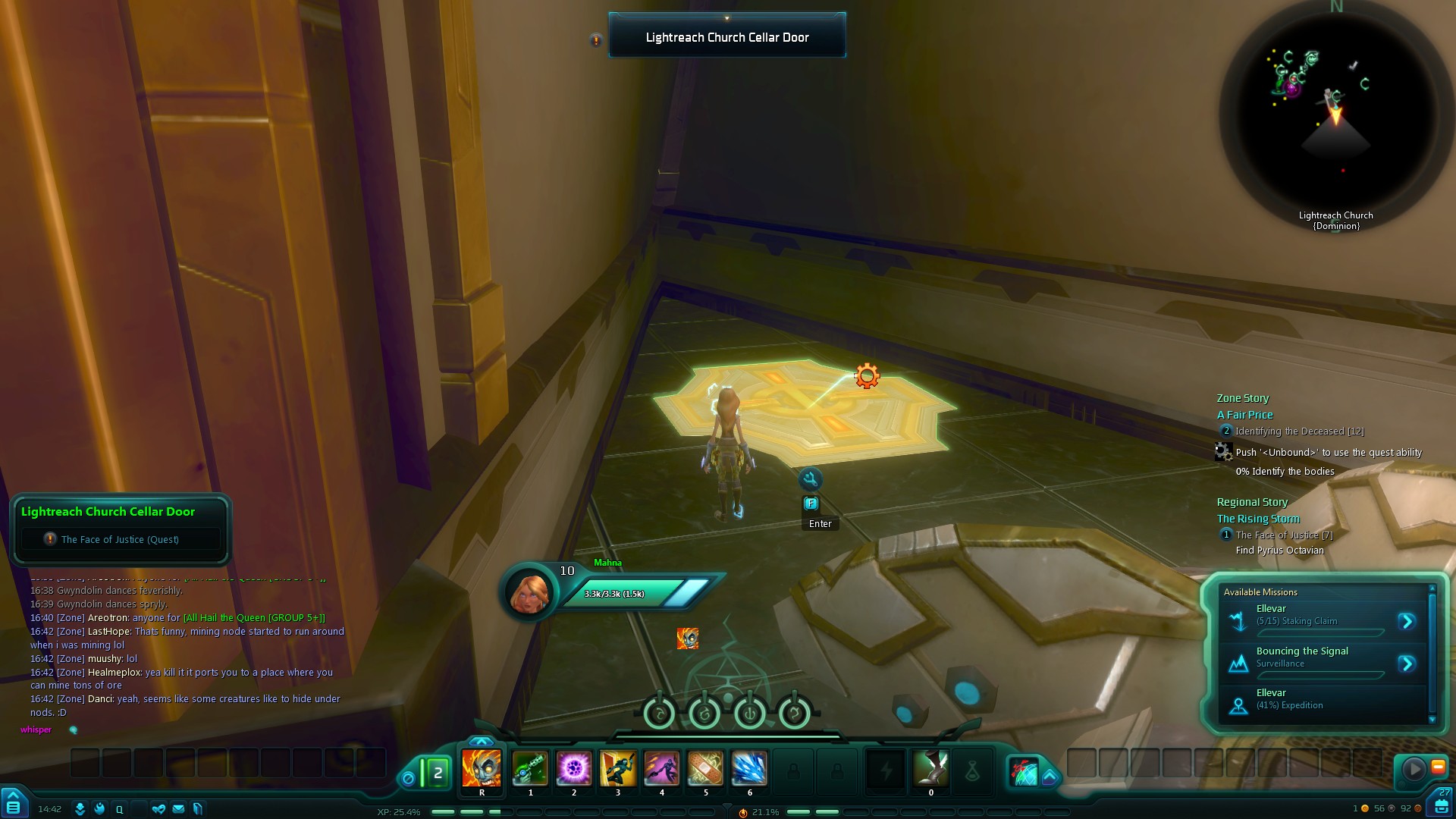Screen dimensions: 1456x819
Task: Activate the flaming skull ability
Action: (482, 769)
